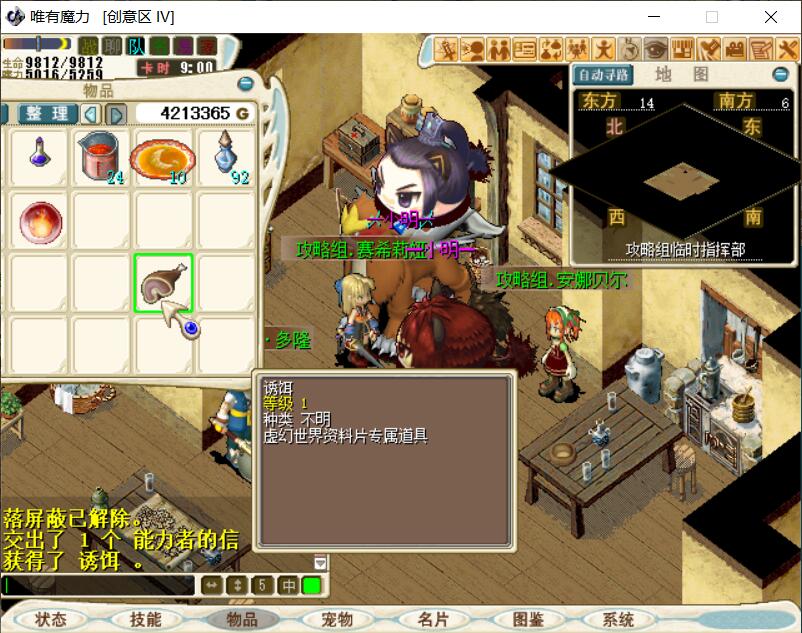Click the 整理 sort button in inventory
This screenshot has width=802, height=633.
coord(47,113)
